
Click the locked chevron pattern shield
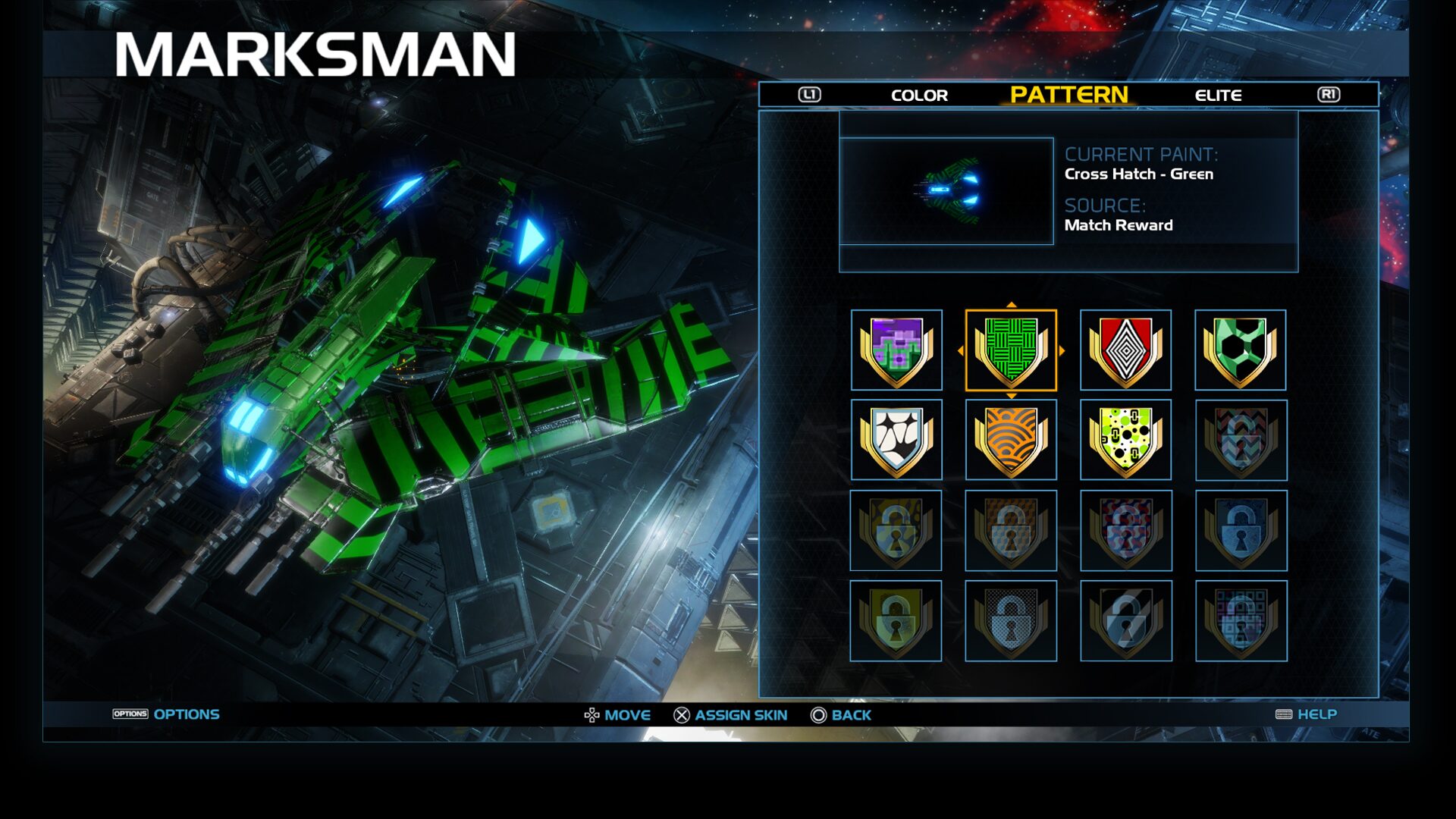click(1241, 438)
